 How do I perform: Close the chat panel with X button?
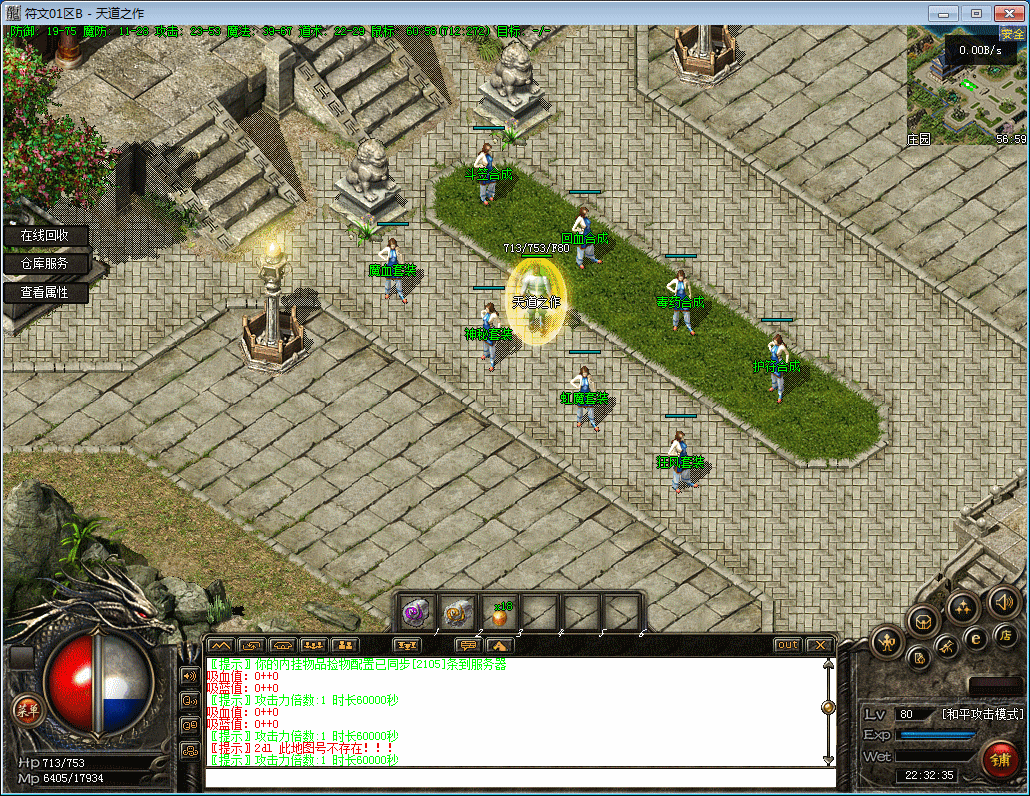(820, 645)
